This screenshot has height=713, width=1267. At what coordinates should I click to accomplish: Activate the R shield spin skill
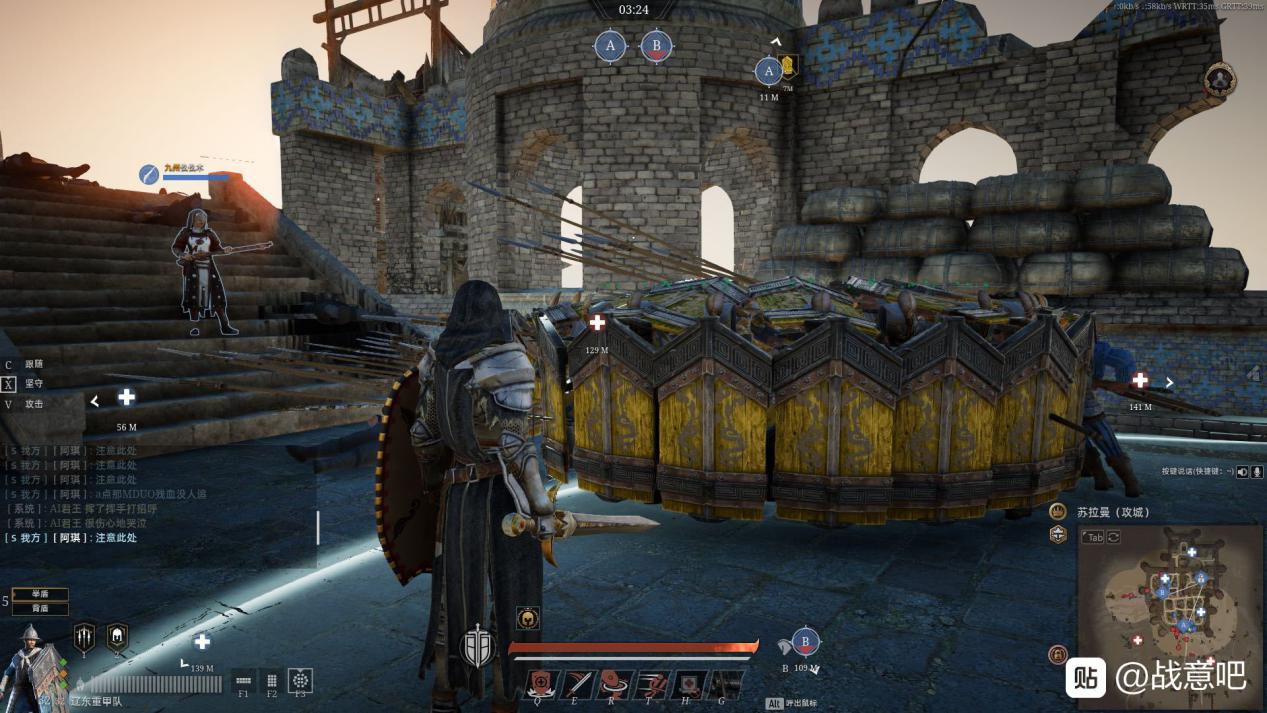616,684
